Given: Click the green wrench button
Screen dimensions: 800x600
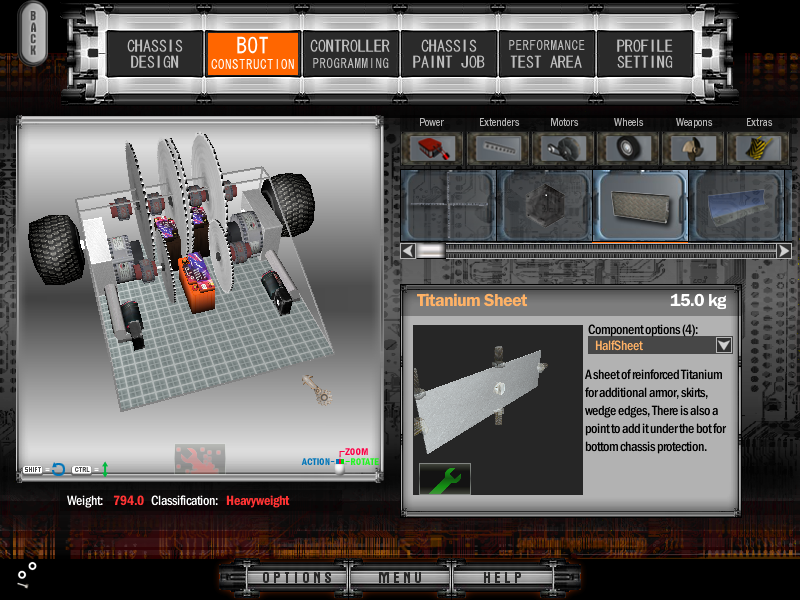Looking at the screenshot, I should [445, 478].
